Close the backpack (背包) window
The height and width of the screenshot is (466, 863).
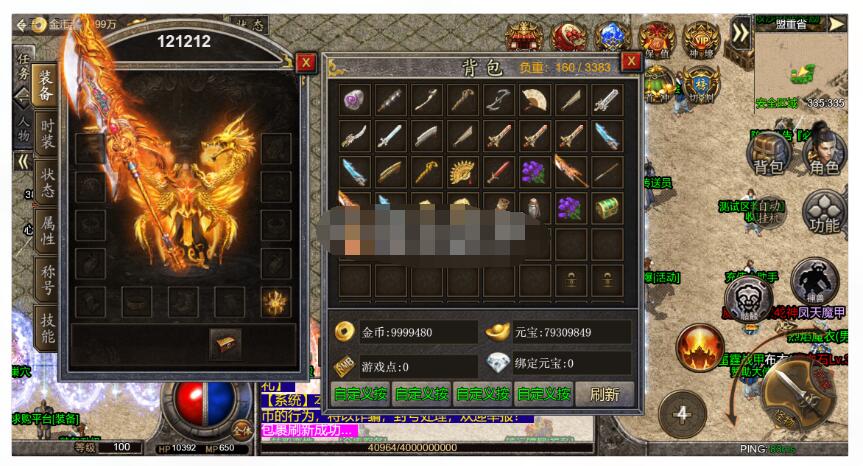click(631, 62)
